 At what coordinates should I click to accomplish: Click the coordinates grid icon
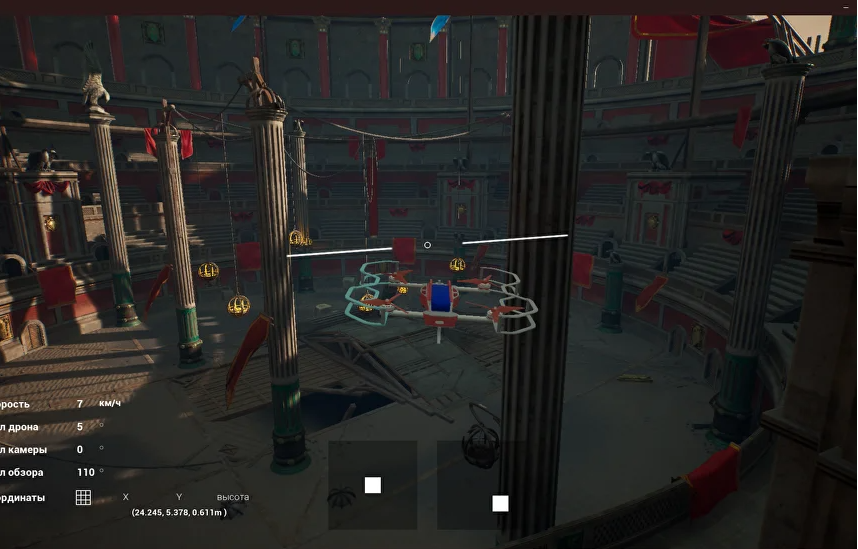83,497
